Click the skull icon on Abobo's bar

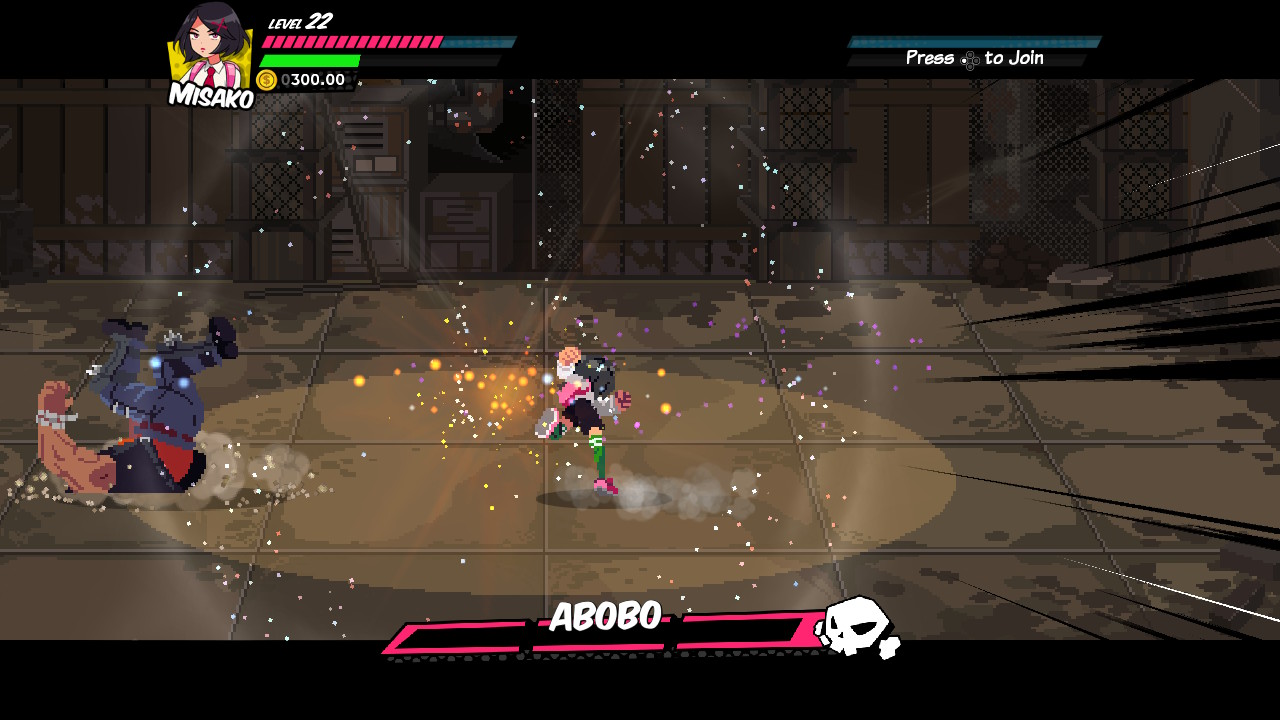[856, 627]
